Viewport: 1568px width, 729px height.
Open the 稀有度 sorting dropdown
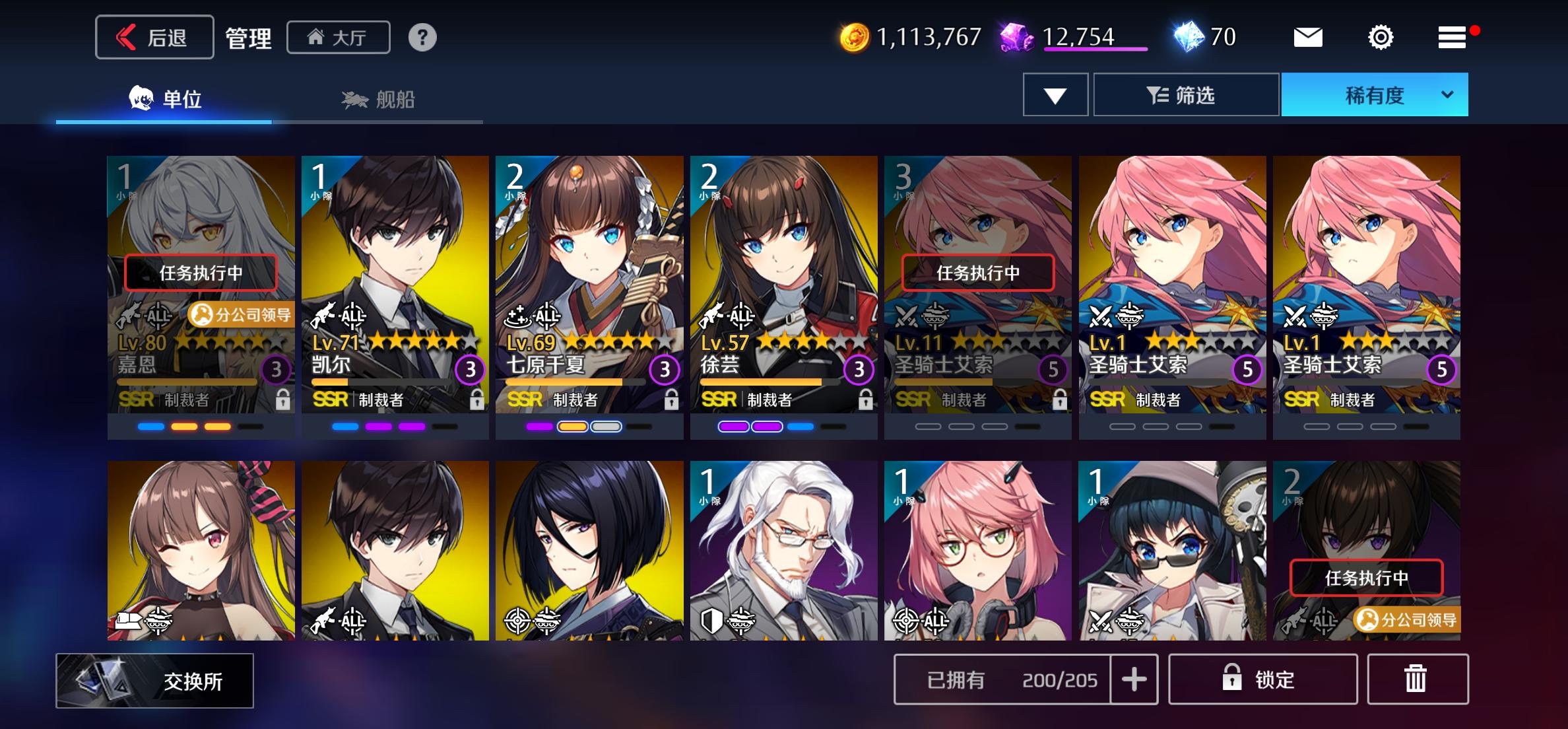click(1374, 94)
